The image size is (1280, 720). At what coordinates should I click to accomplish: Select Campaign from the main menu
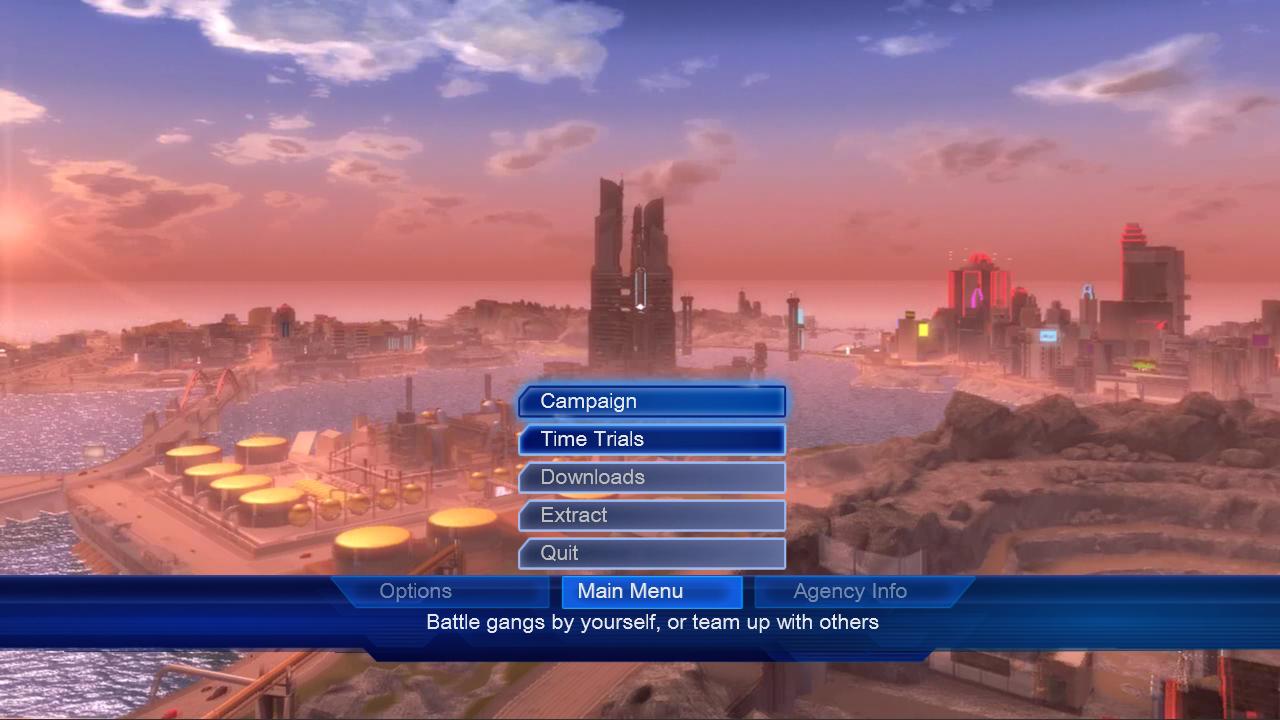[x=652, y=401]
